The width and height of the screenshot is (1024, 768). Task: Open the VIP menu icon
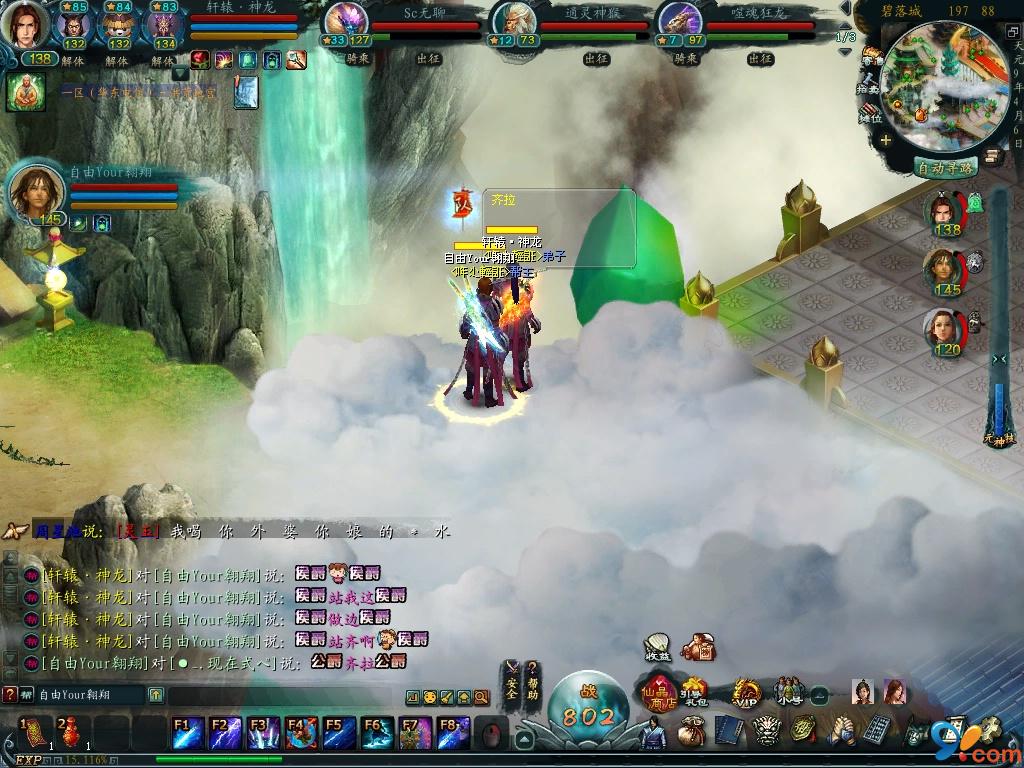click(744, 692)
